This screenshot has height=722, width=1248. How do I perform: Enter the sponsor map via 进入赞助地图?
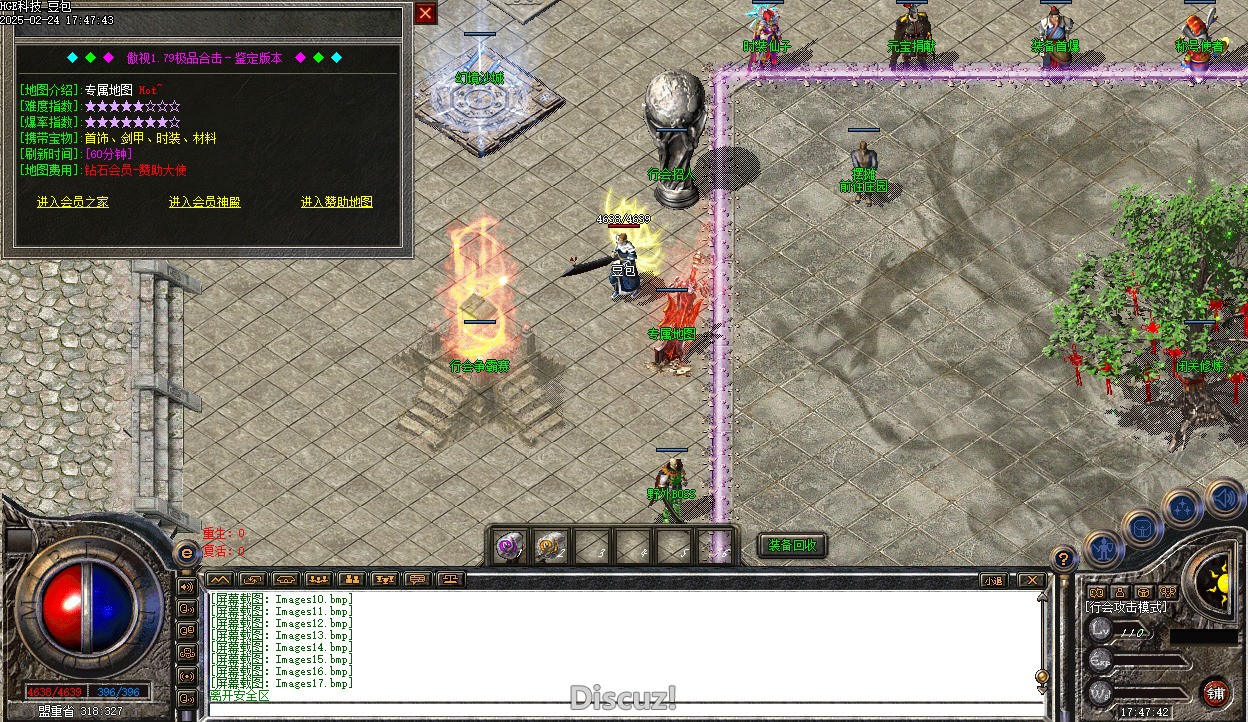(x=336, y=202)
